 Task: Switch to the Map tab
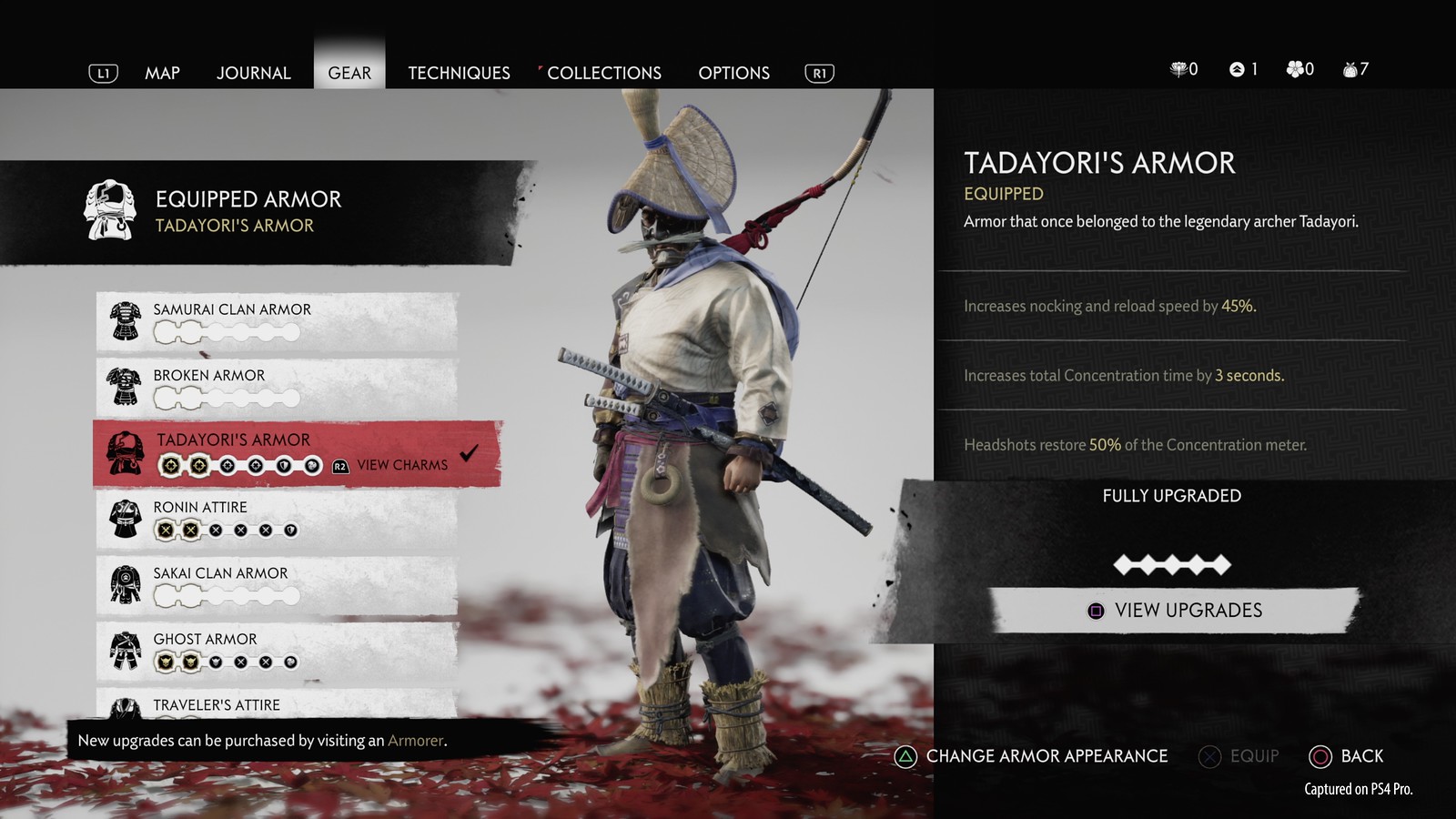[162, 73]
